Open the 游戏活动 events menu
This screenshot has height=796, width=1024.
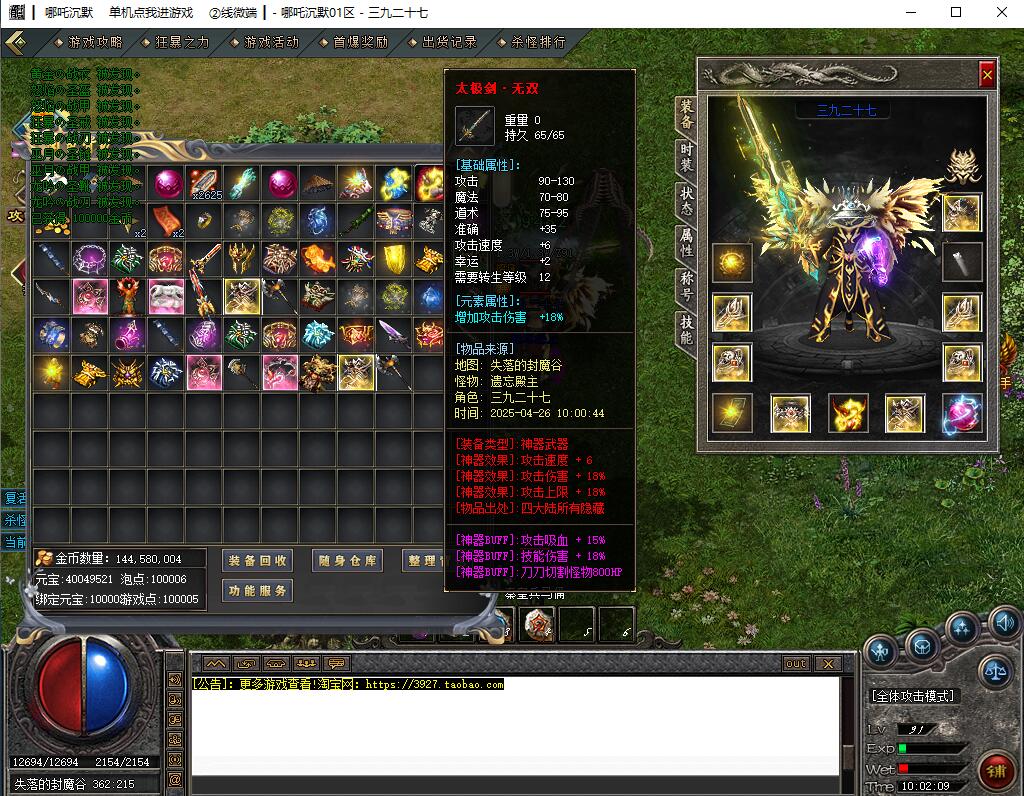[x=265, y=42]
